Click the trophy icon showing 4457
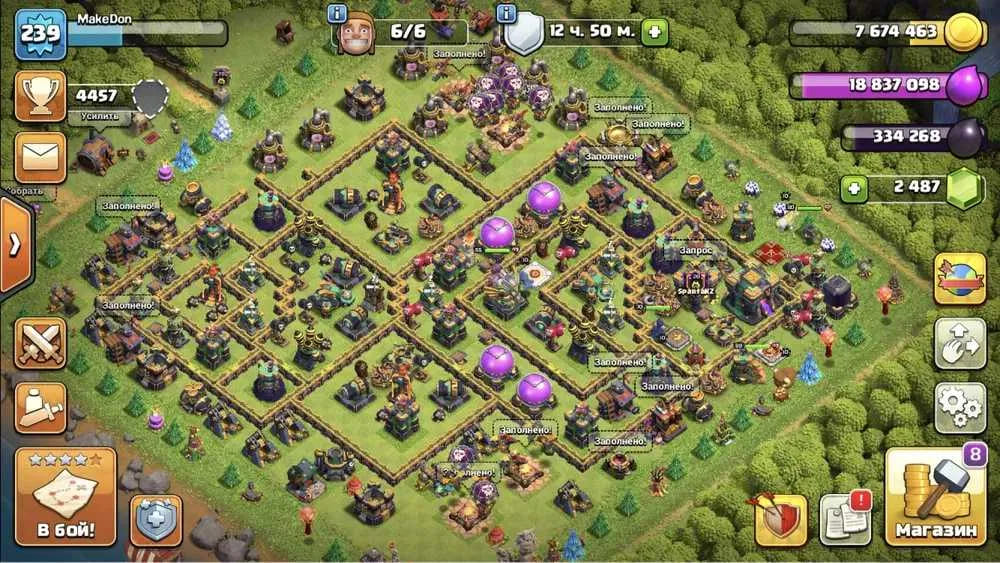The width and height of the screenshot is (1000, 563). click(41, 96)
